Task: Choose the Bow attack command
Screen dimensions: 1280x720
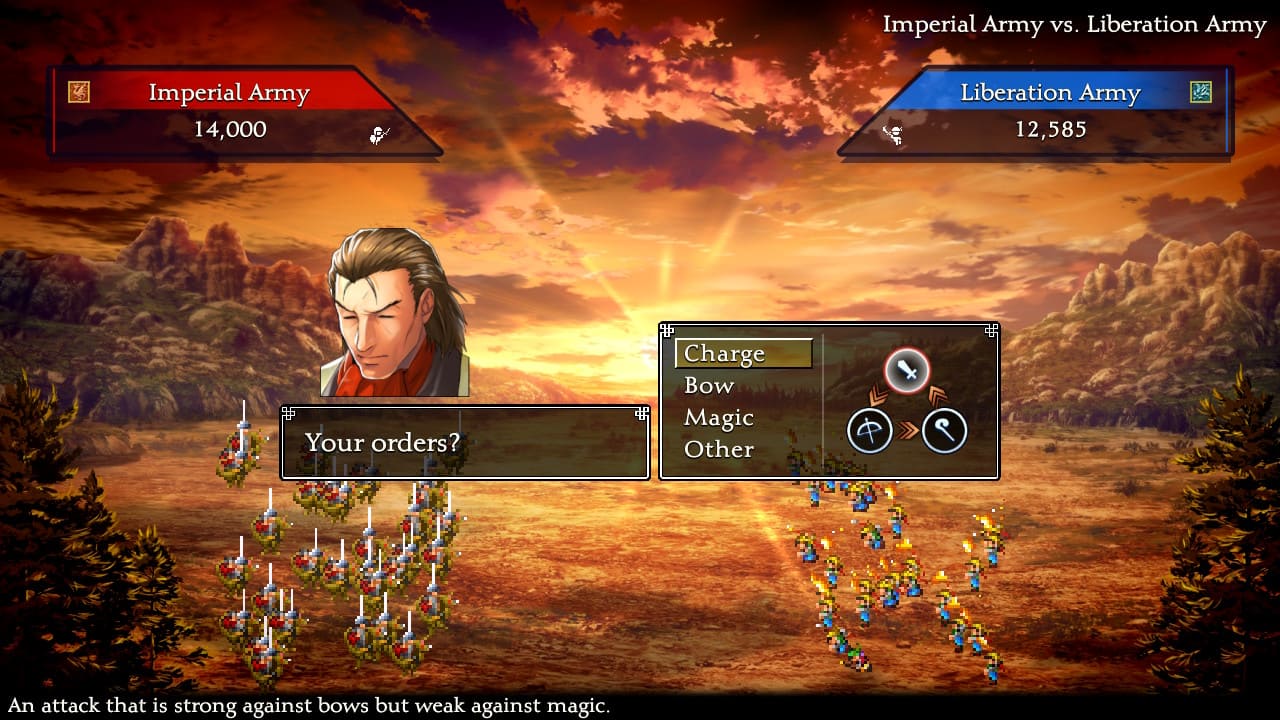Action: [x=709, y=386]
